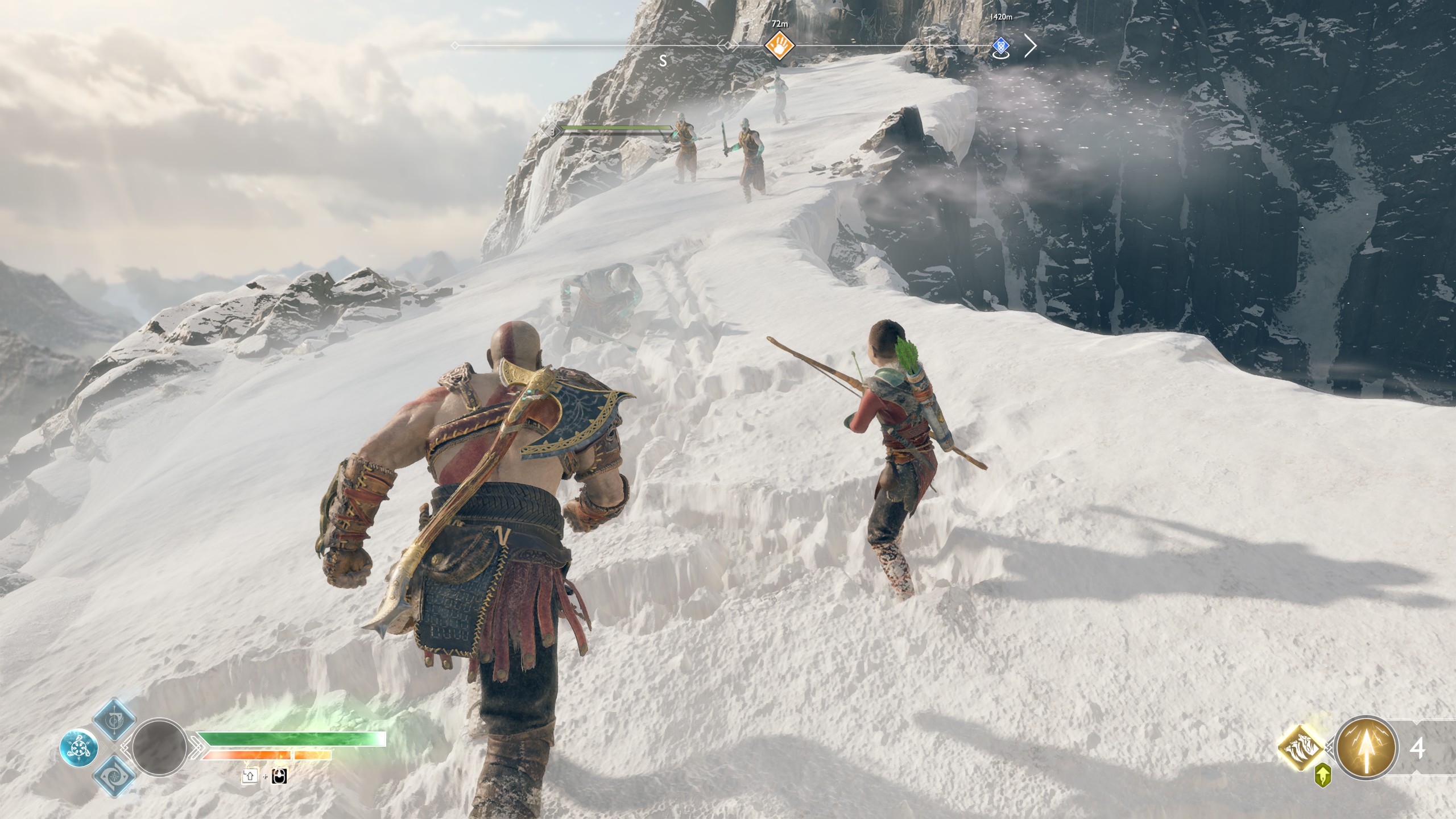Trigger the wolf pack runic summon icon

tap(1302, 747)
